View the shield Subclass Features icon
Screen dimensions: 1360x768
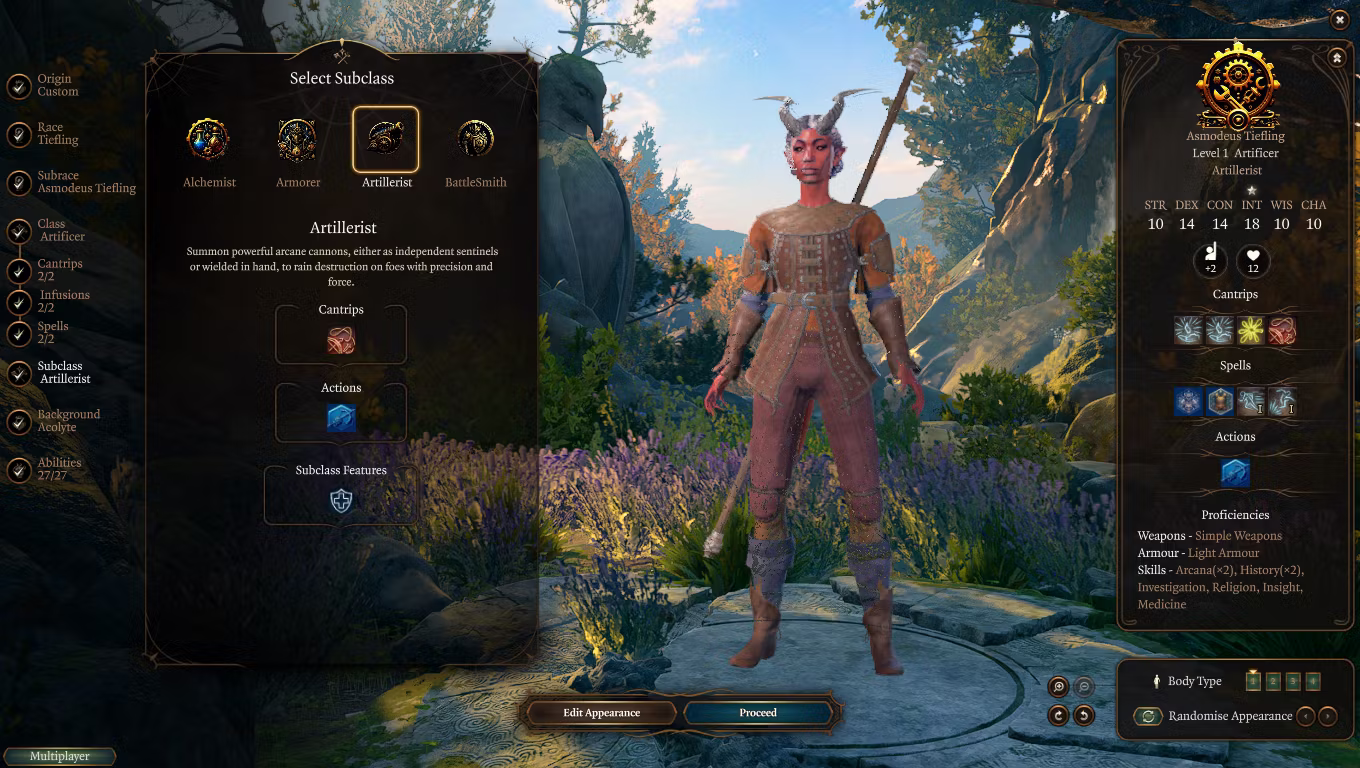(341, 501)
